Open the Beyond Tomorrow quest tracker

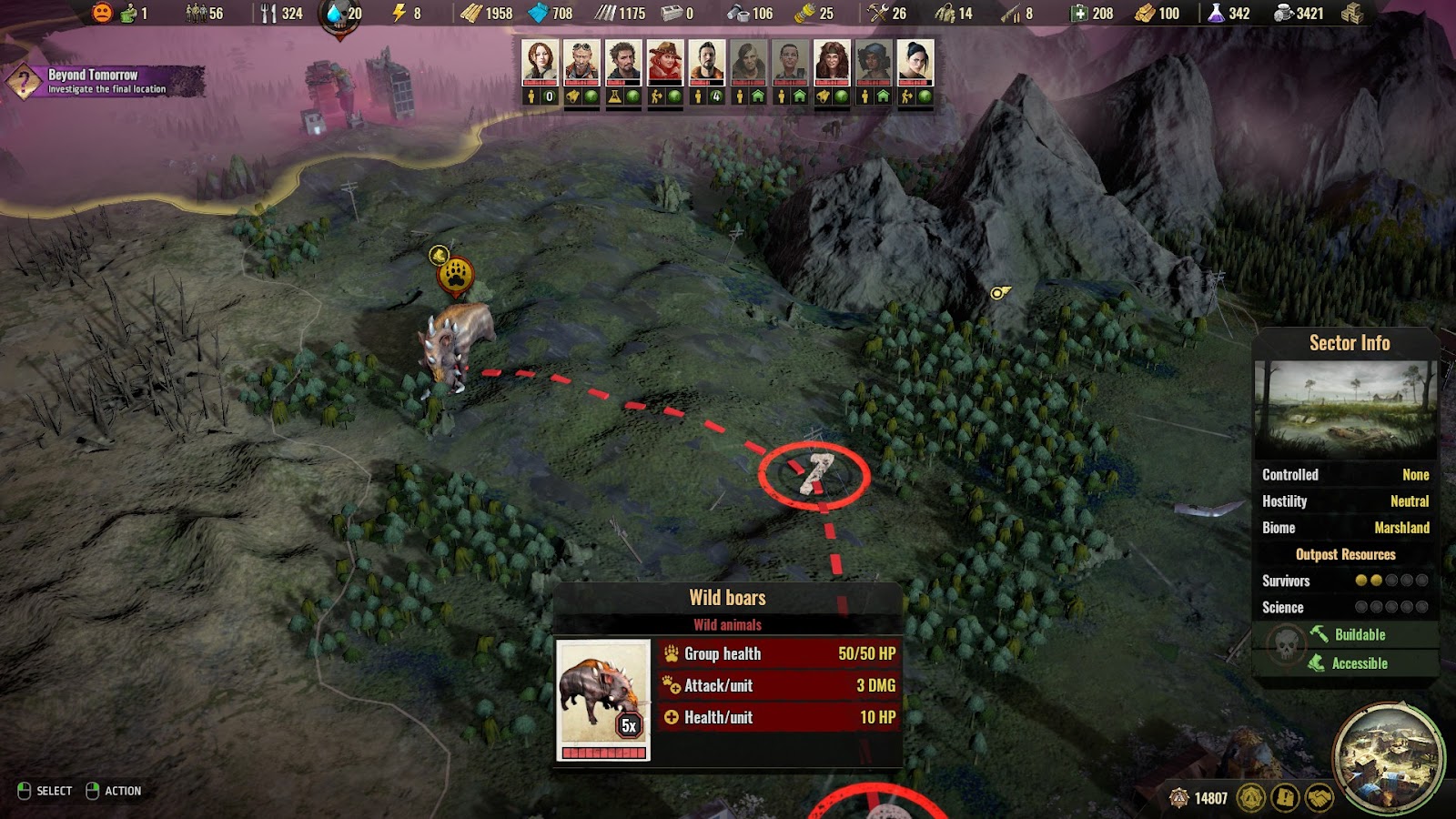coord(105,81)
